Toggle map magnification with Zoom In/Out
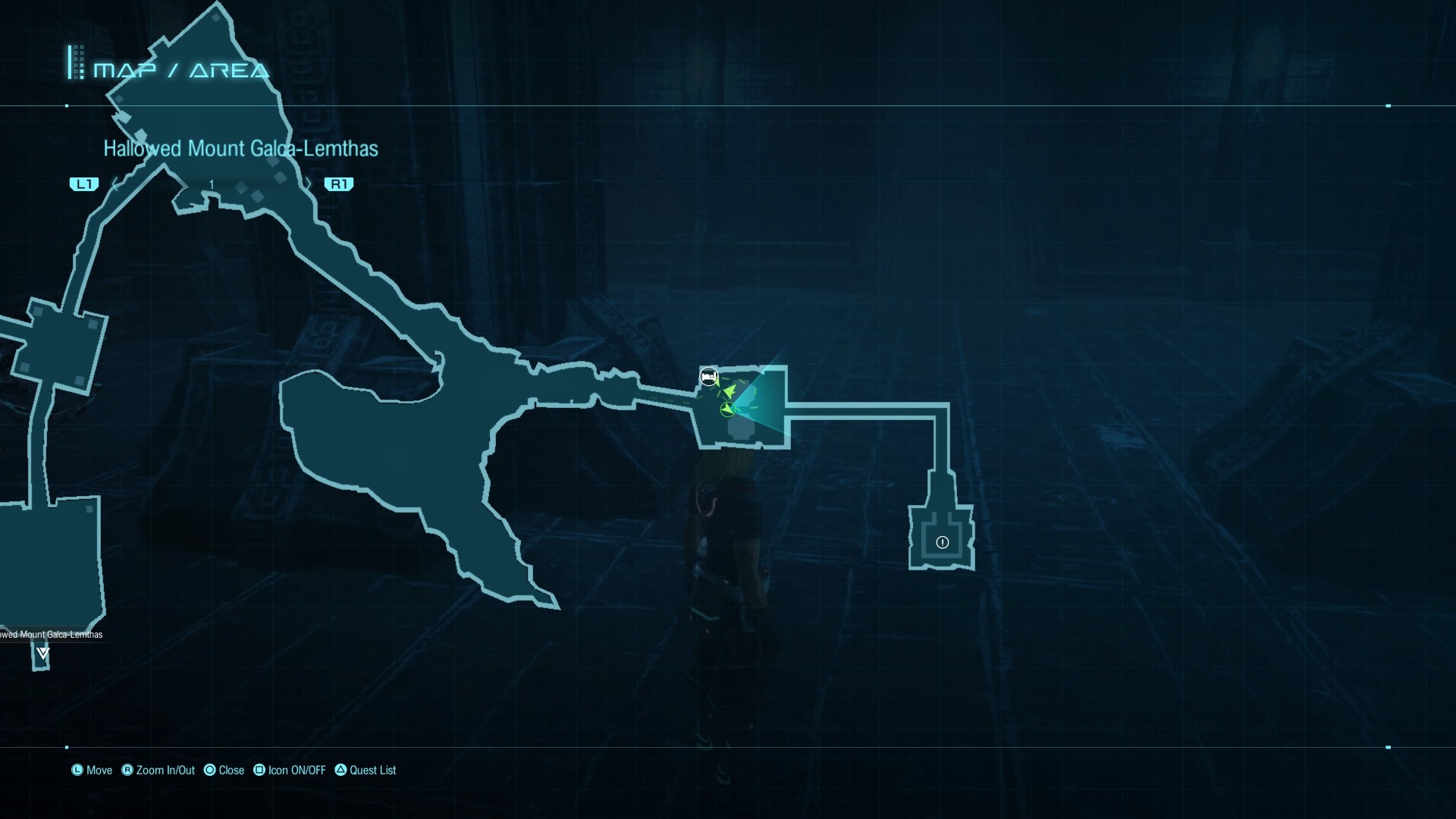The width and height of the screenshot is (1456, 819). tap(163, 770)
